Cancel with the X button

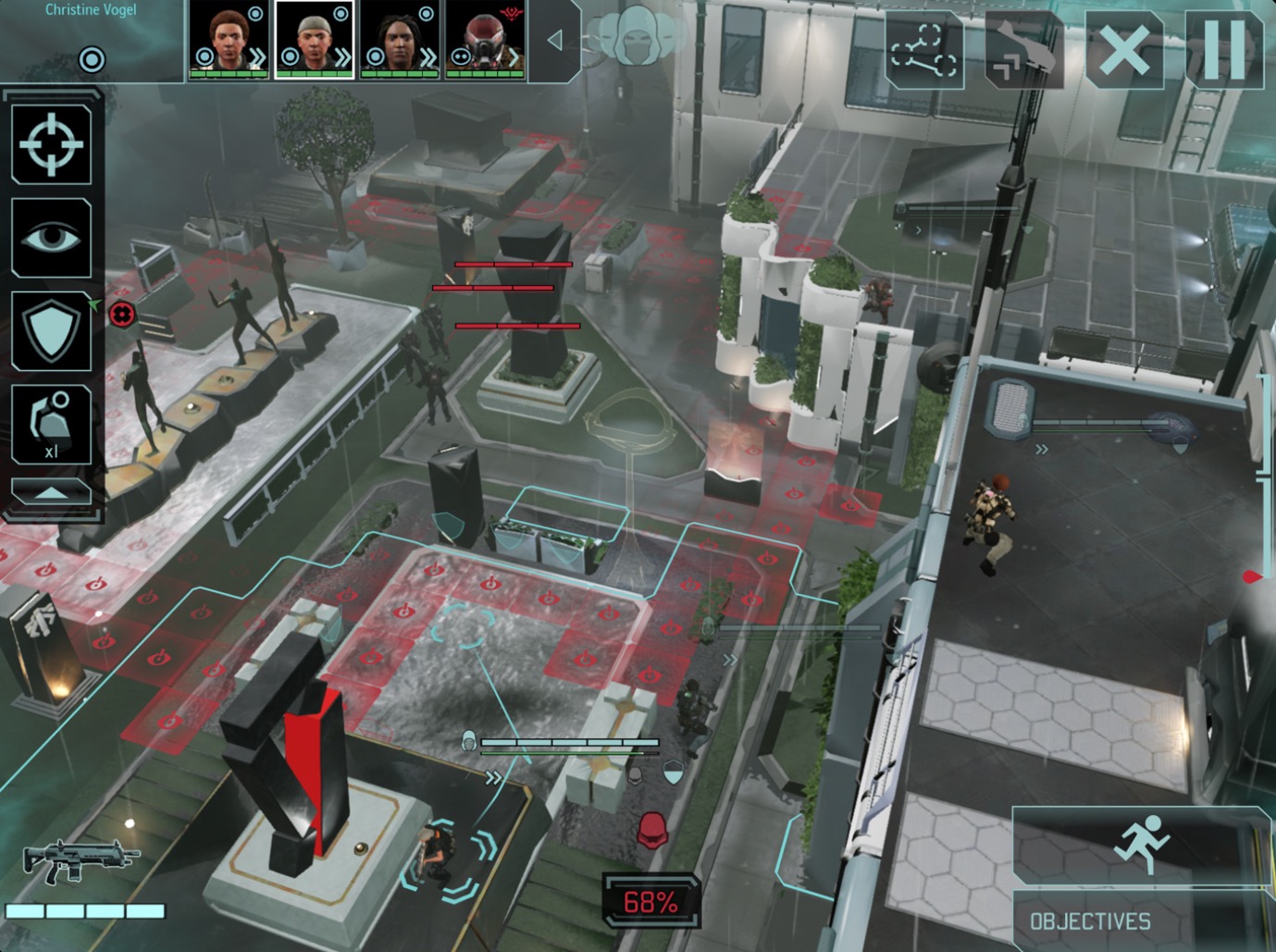(x=1123, y=50)
